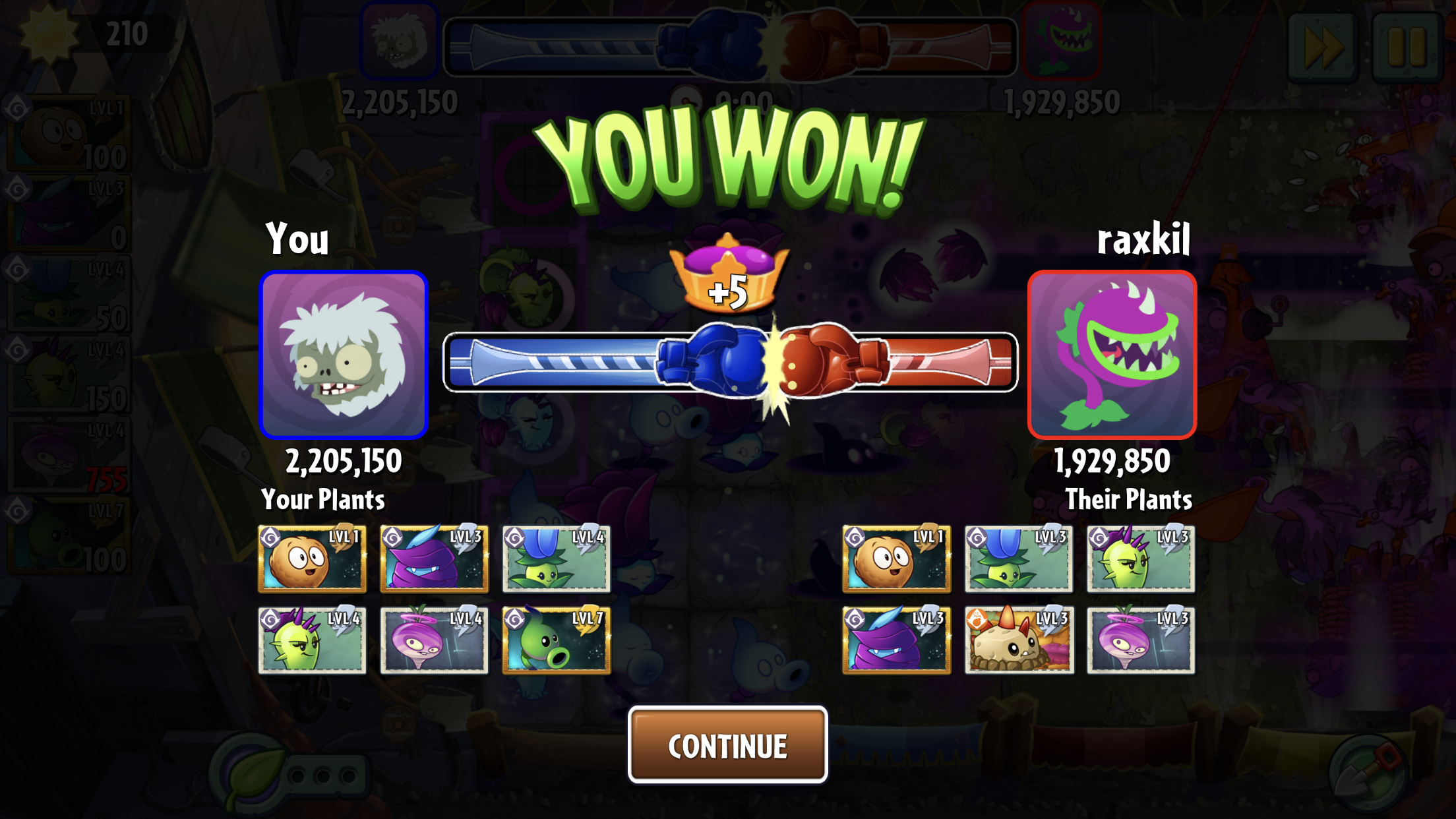Choose raxkil's spiky Primal Potato Mine card

click(1018, 640)
